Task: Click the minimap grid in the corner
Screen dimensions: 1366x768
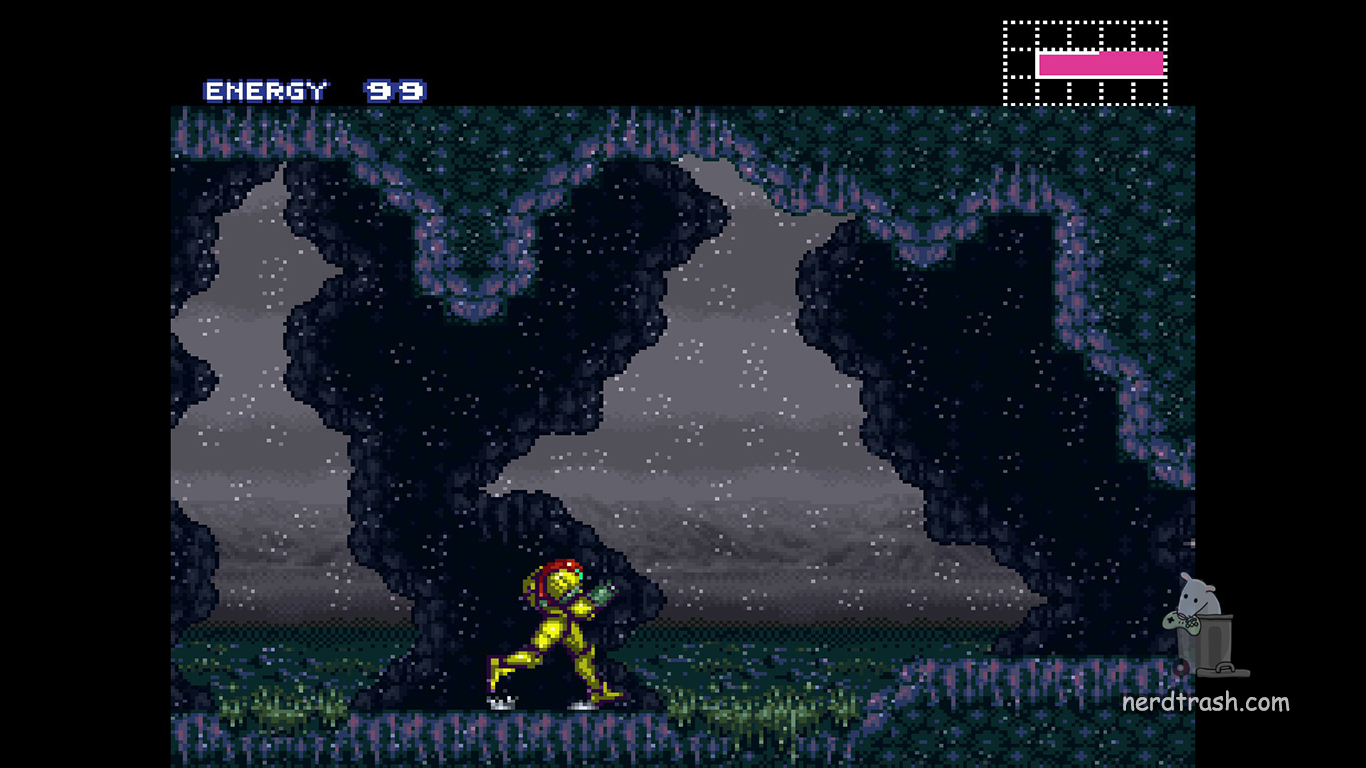Action: click(1085, 63)
